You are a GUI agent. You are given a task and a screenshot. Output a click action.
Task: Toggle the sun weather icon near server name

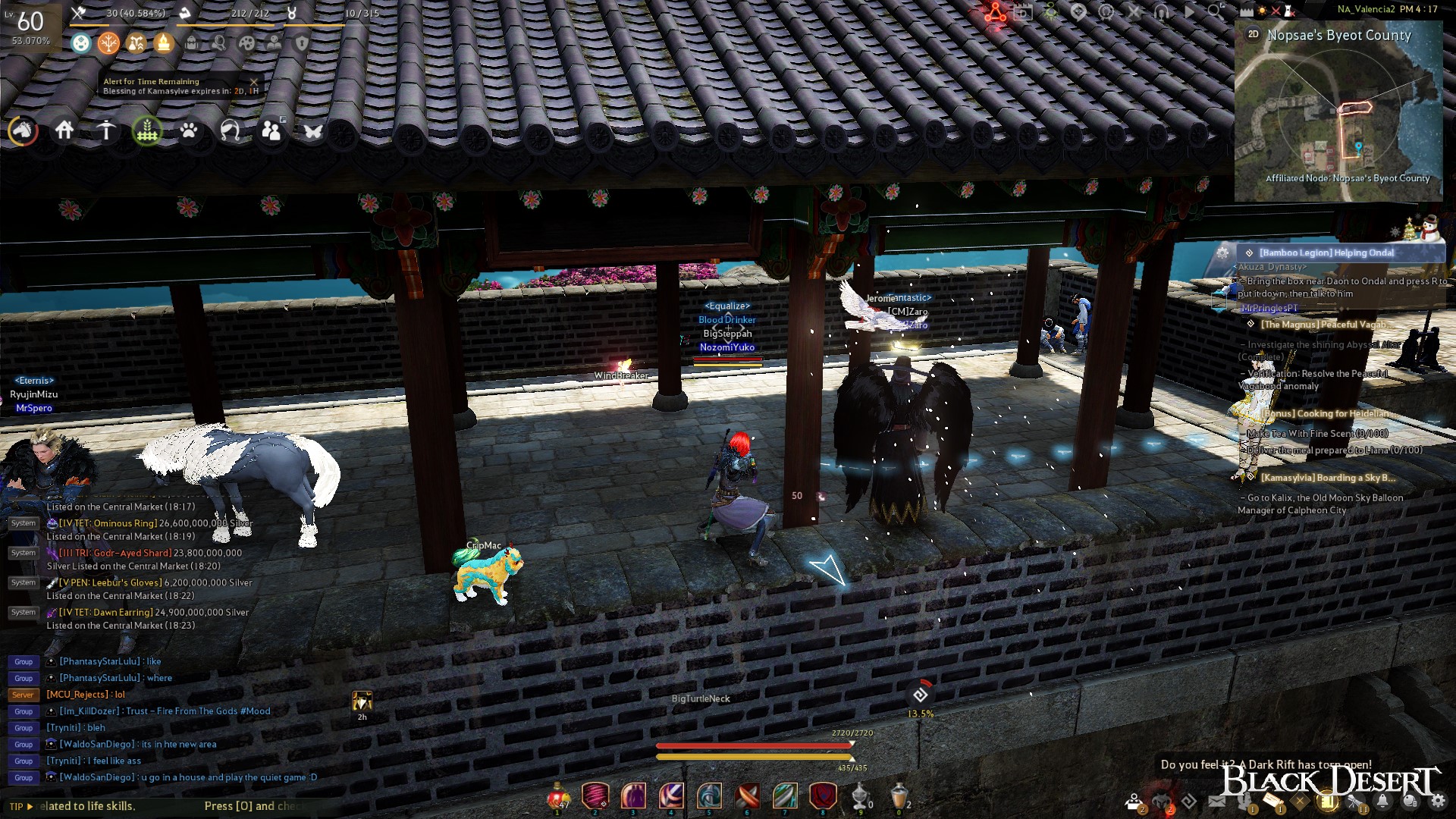coord(1261,11)
